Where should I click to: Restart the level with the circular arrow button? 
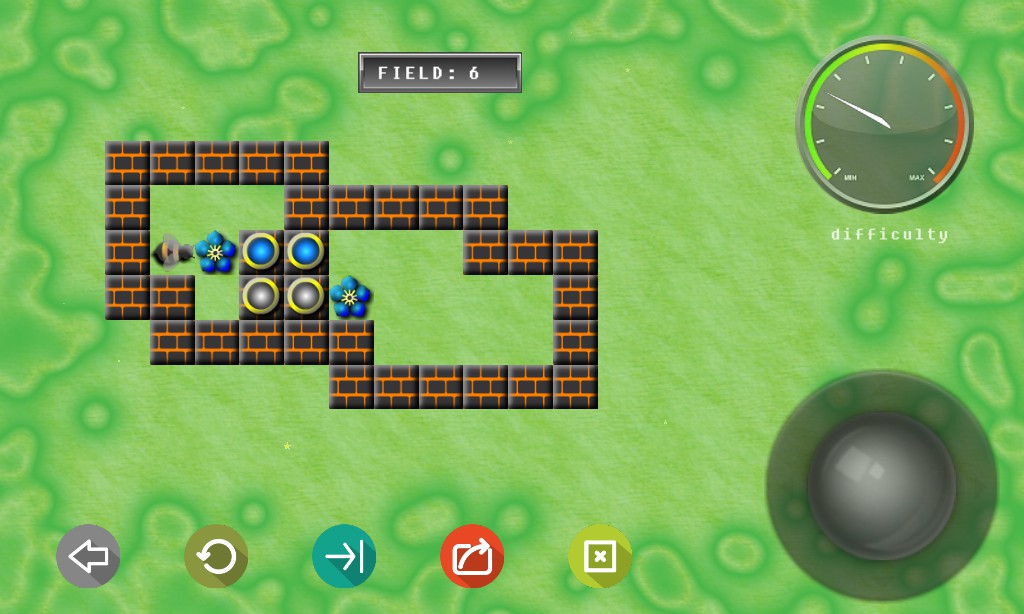[x=216, y=556]
